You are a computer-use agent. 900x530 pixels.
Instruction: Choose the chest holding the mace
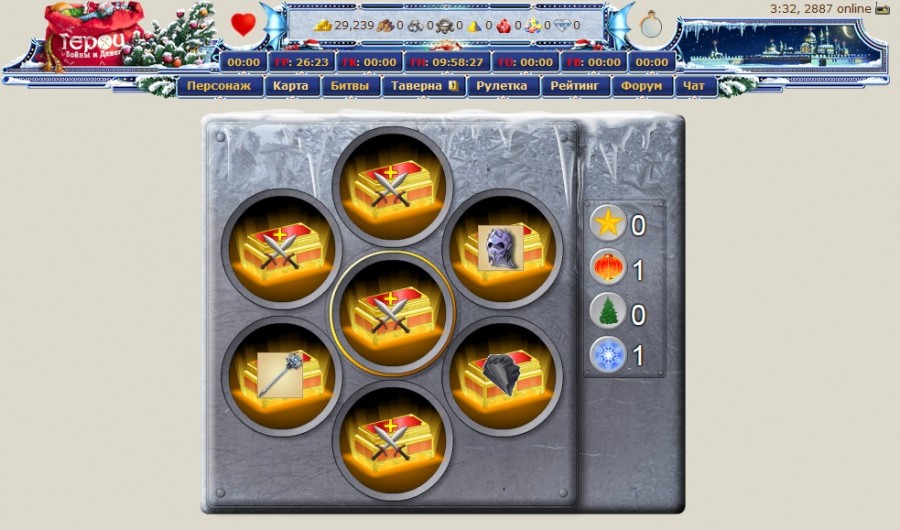click(x=281, y=375)
